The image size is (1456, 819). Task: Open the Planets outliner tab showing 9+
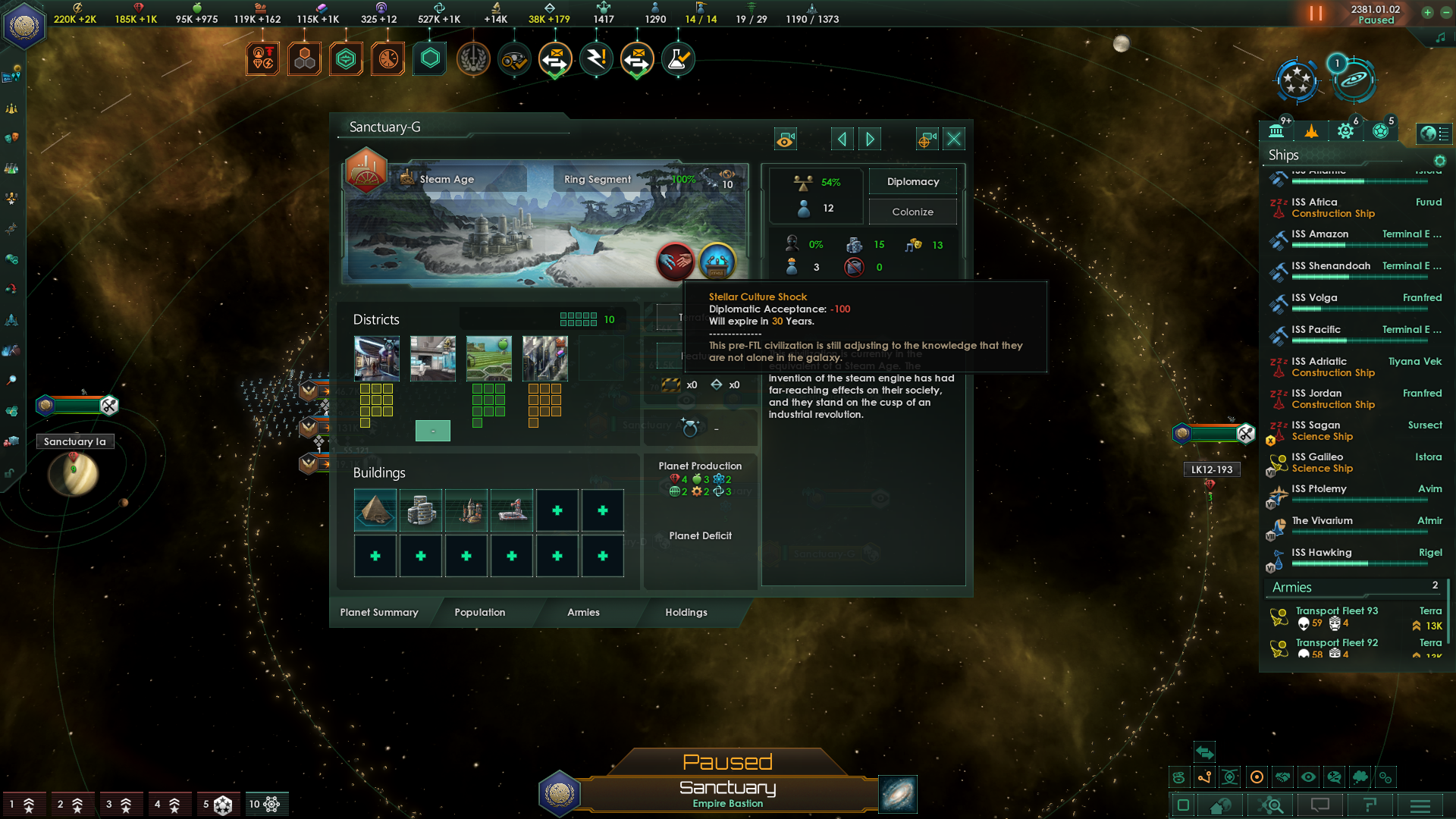[x=1277, y=130]
